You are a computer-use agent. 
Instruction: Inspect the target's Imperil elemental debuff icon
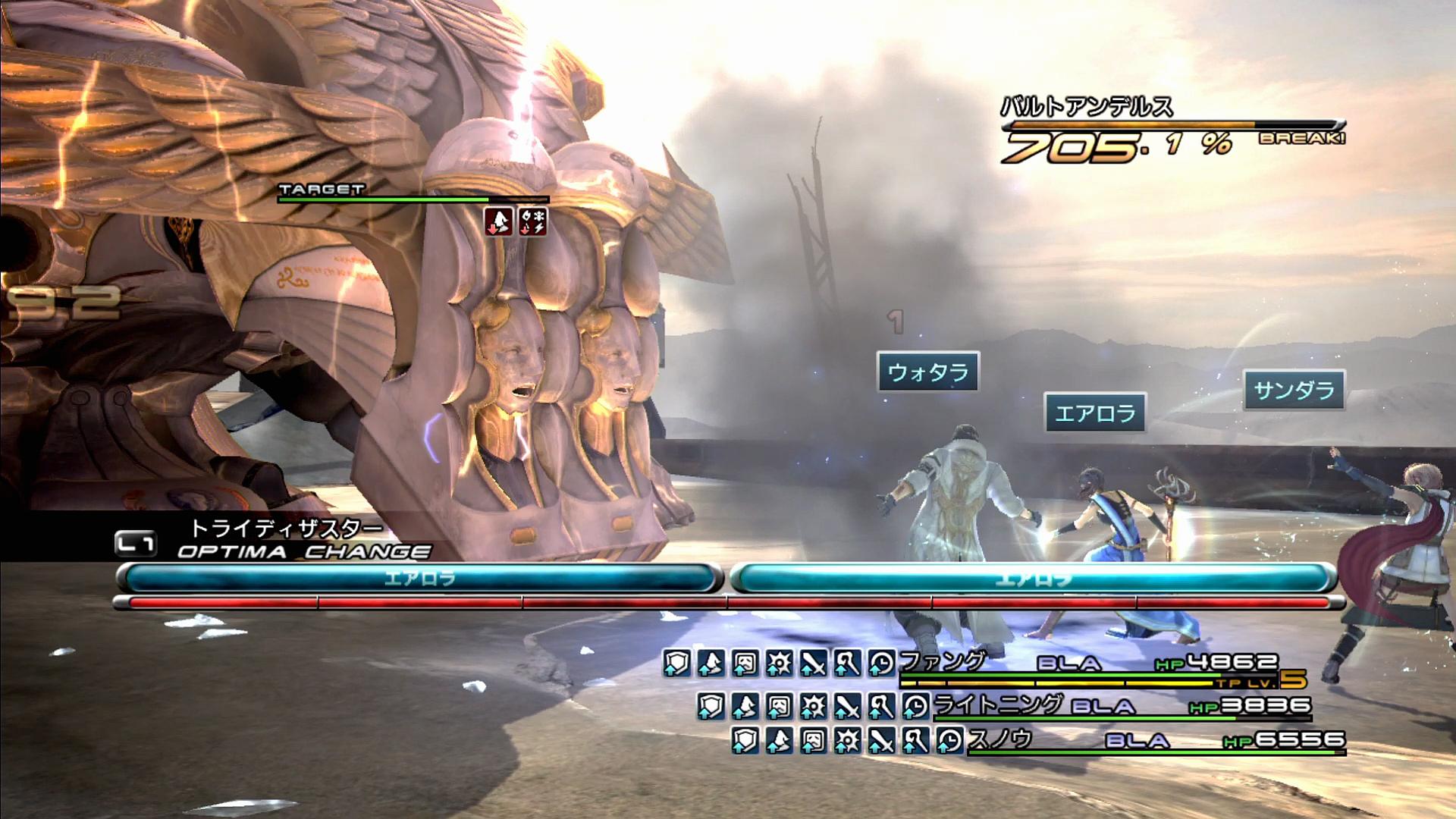(532, 221)
